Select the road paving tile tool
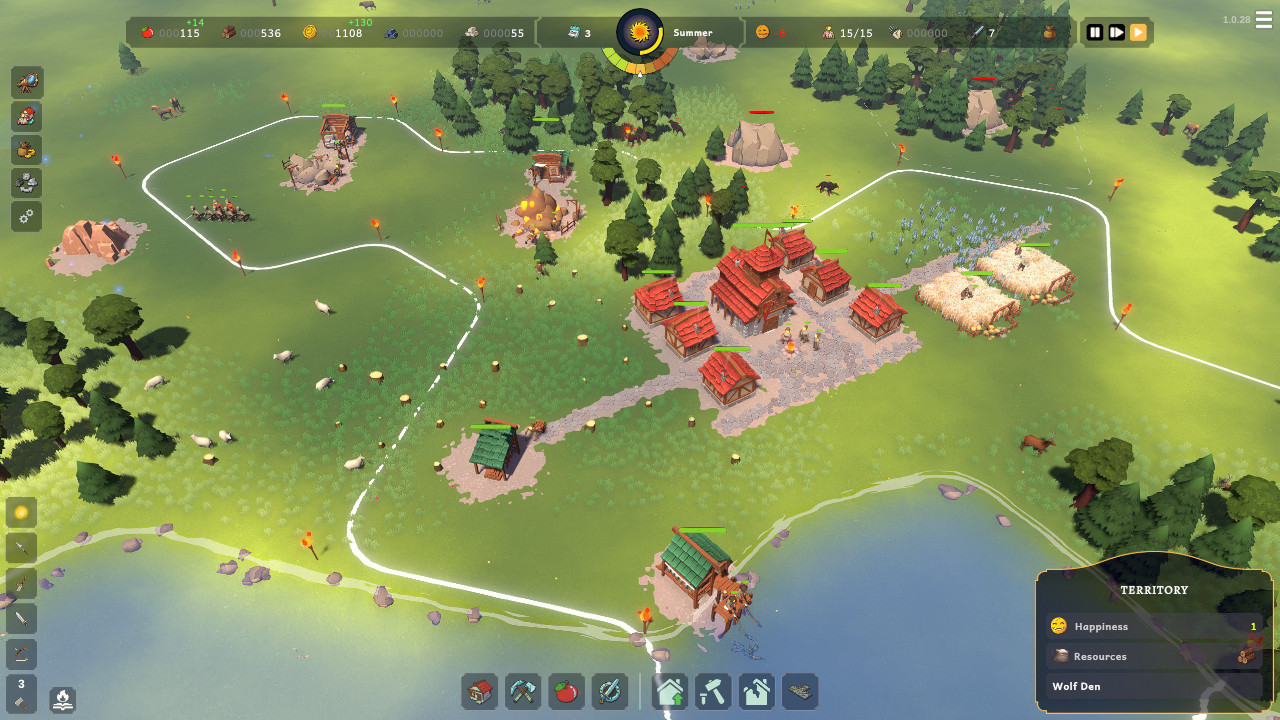 tap(800, 691)
